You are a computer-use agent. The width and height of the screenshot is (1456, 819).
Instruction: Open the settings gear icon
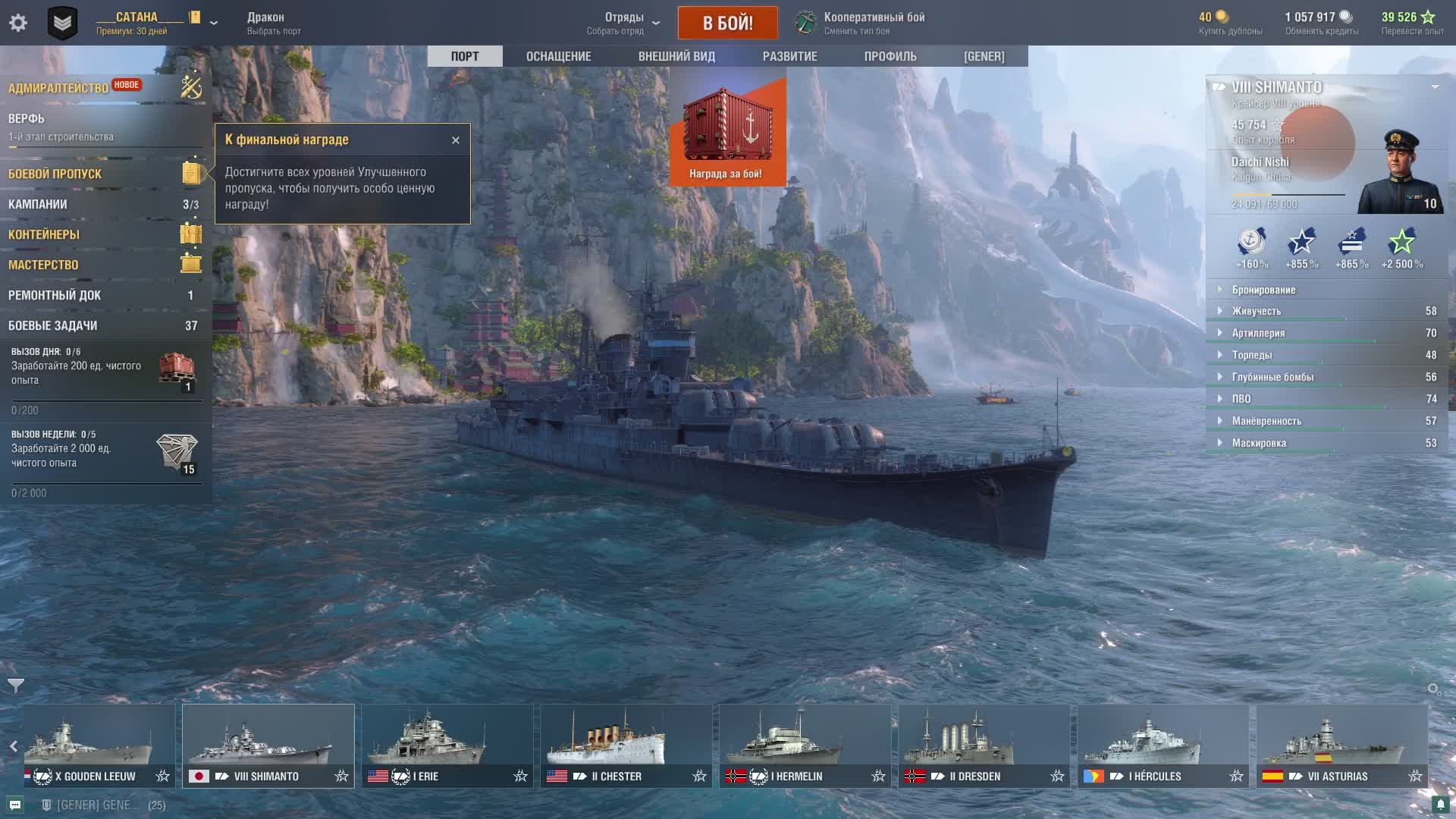point(18,23)
